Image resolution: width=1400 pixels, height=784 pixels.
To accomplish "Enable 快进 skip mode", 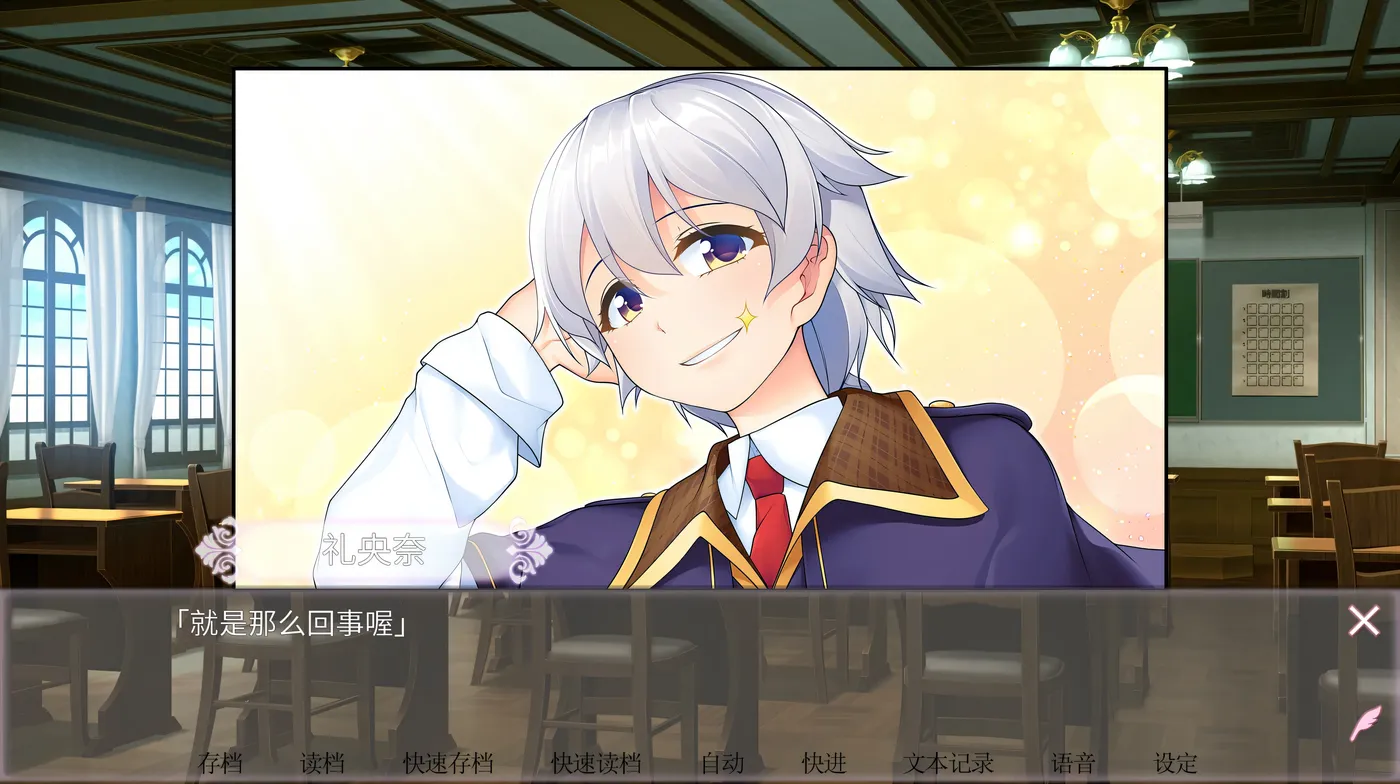I will 822,762.
